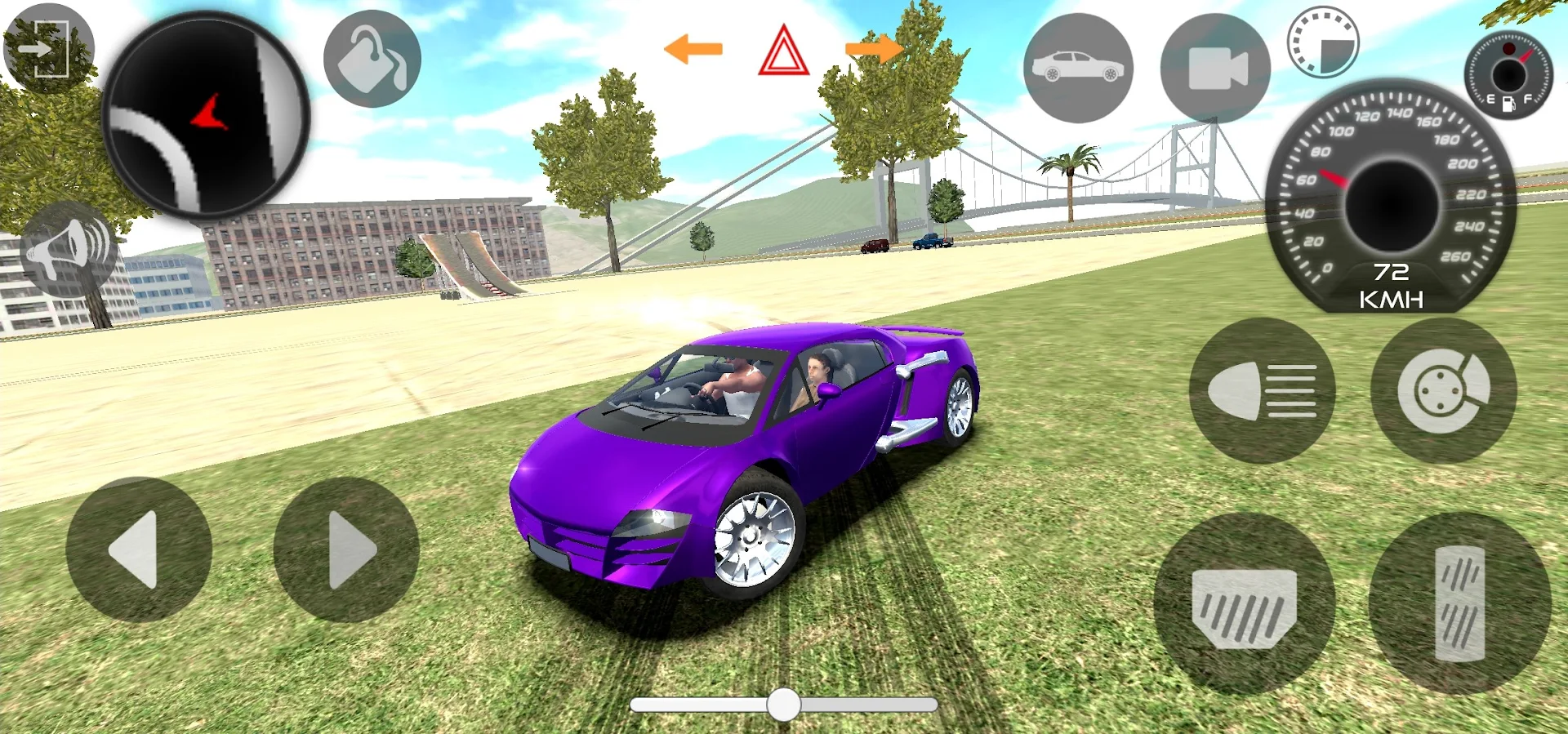Click the exit door icon
The width and height of the screenshot is (1568, 734).
coord(49,49)
